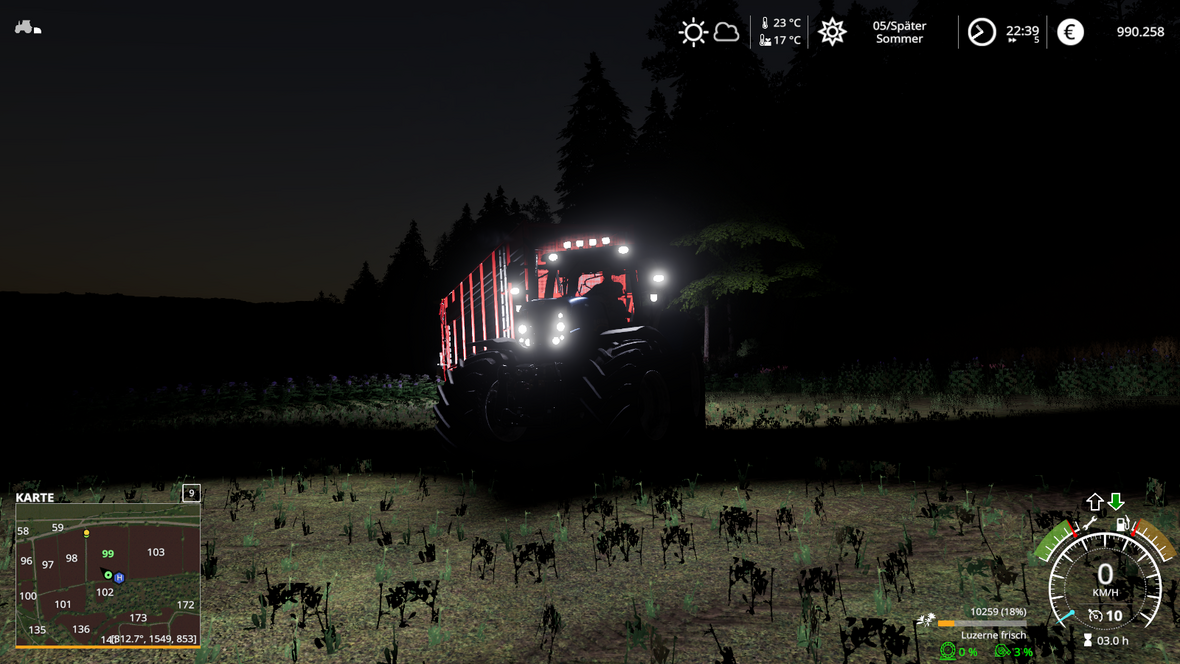Click the season sun emblem icon
The height and width of the screenshot is (664, 1180).
(832, 32)
